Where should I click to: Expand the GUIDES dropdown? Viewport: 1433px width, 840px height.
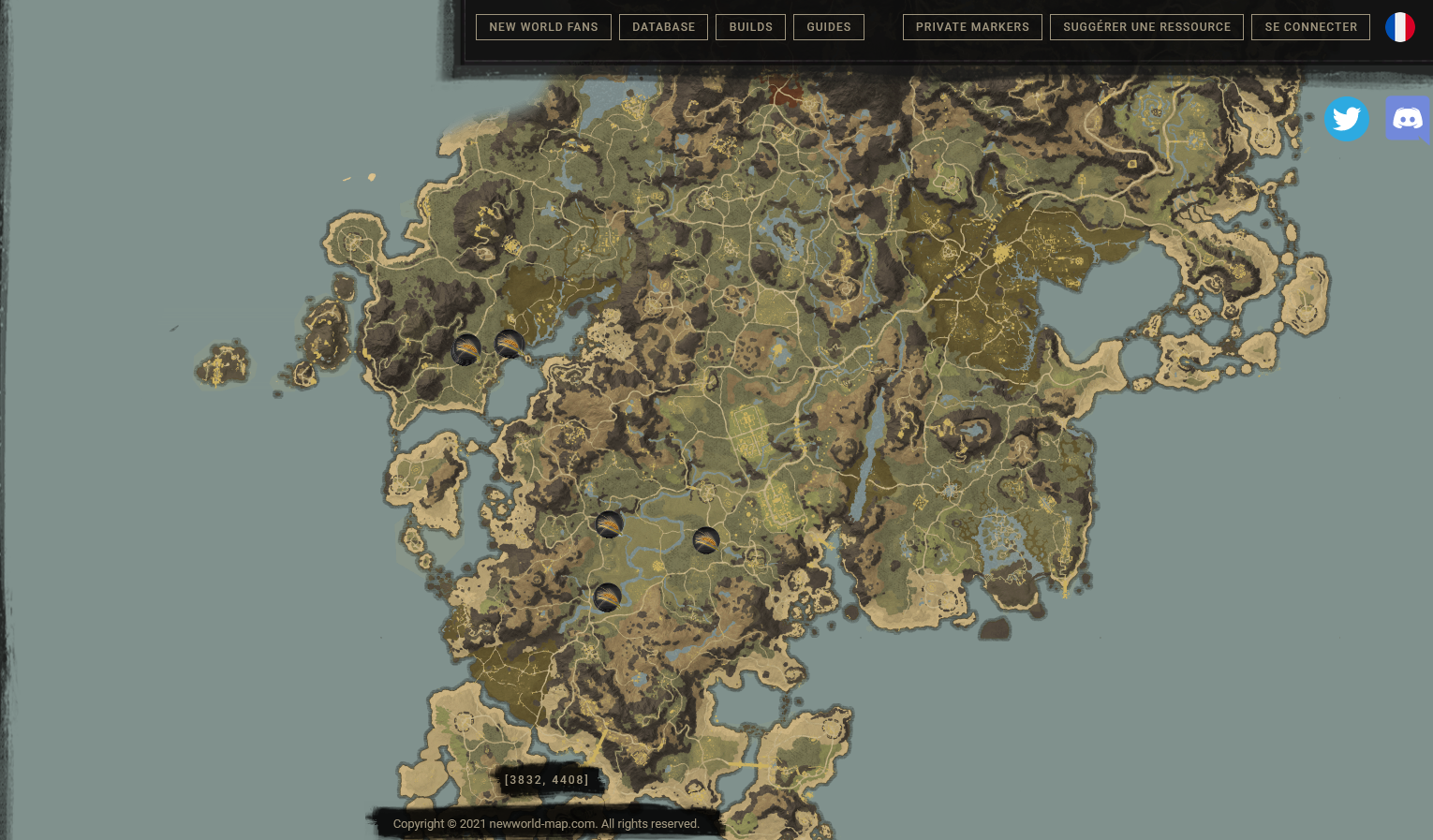tap(828, 27)
